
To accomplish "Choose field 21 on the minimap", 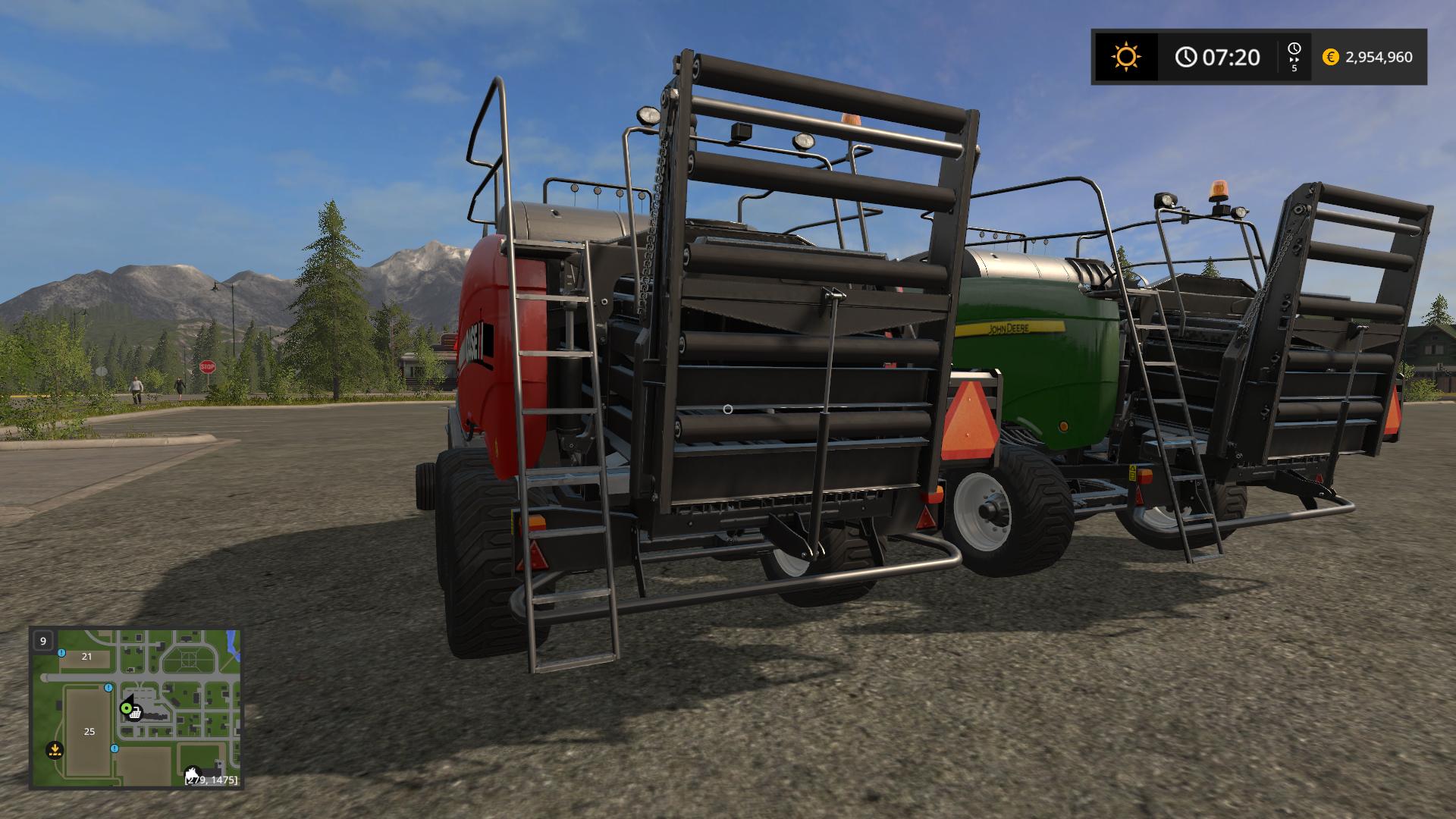I will tap(86, 657).
